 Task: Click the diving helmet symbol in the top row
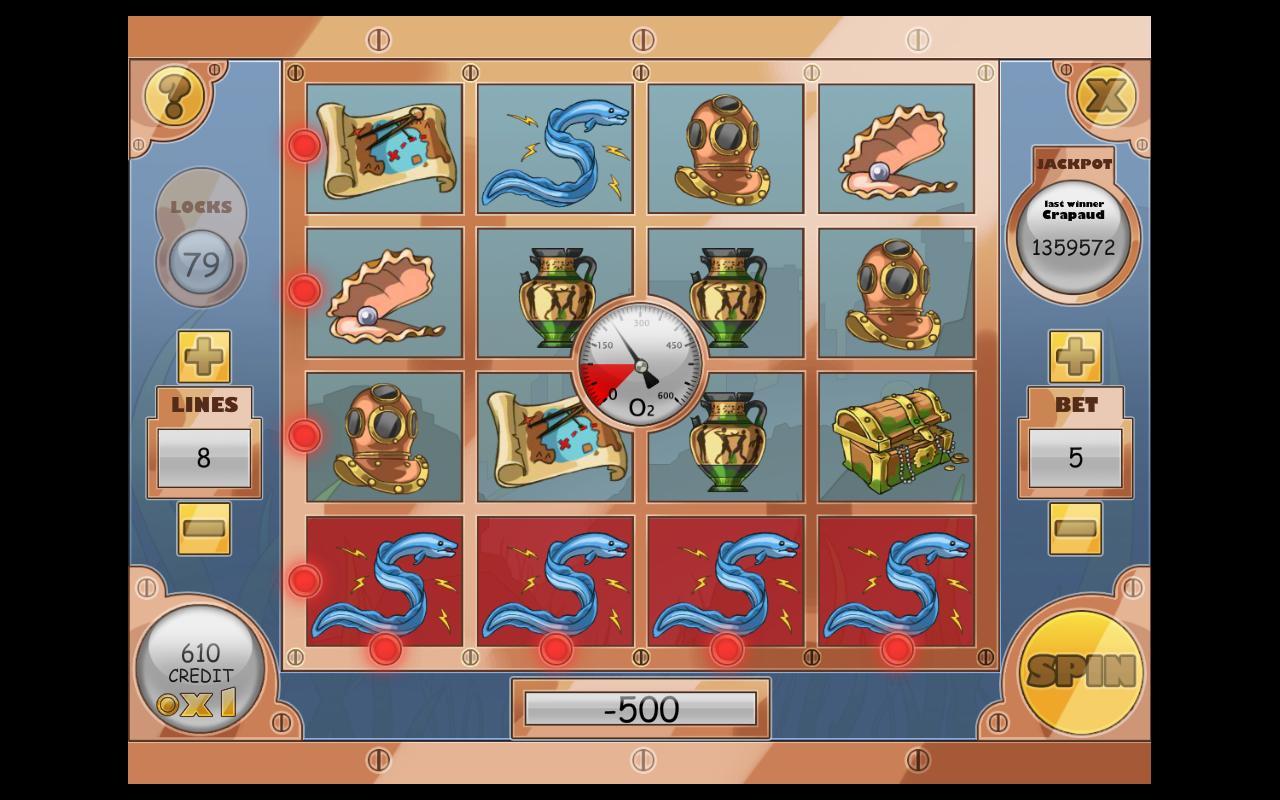(x=726, y=147)
